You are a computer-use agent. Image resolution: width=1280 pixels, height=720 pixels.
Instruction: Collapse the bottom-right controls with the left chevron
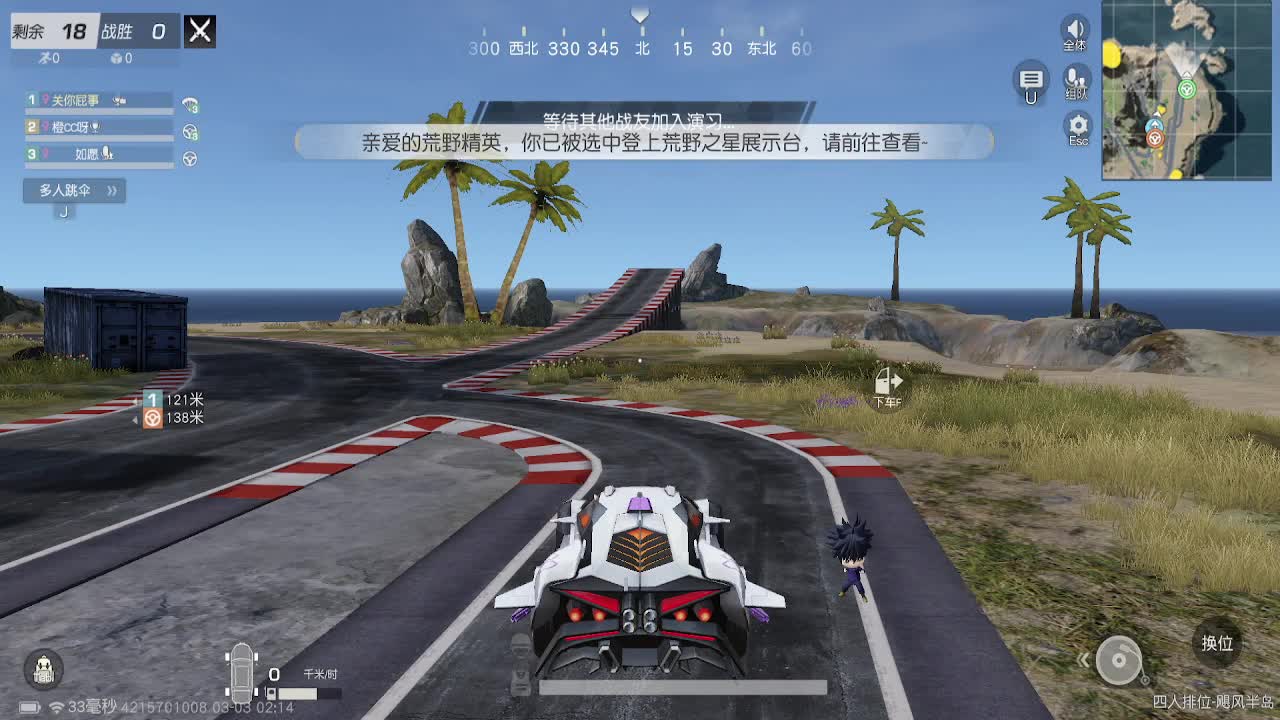(1084, 662)
